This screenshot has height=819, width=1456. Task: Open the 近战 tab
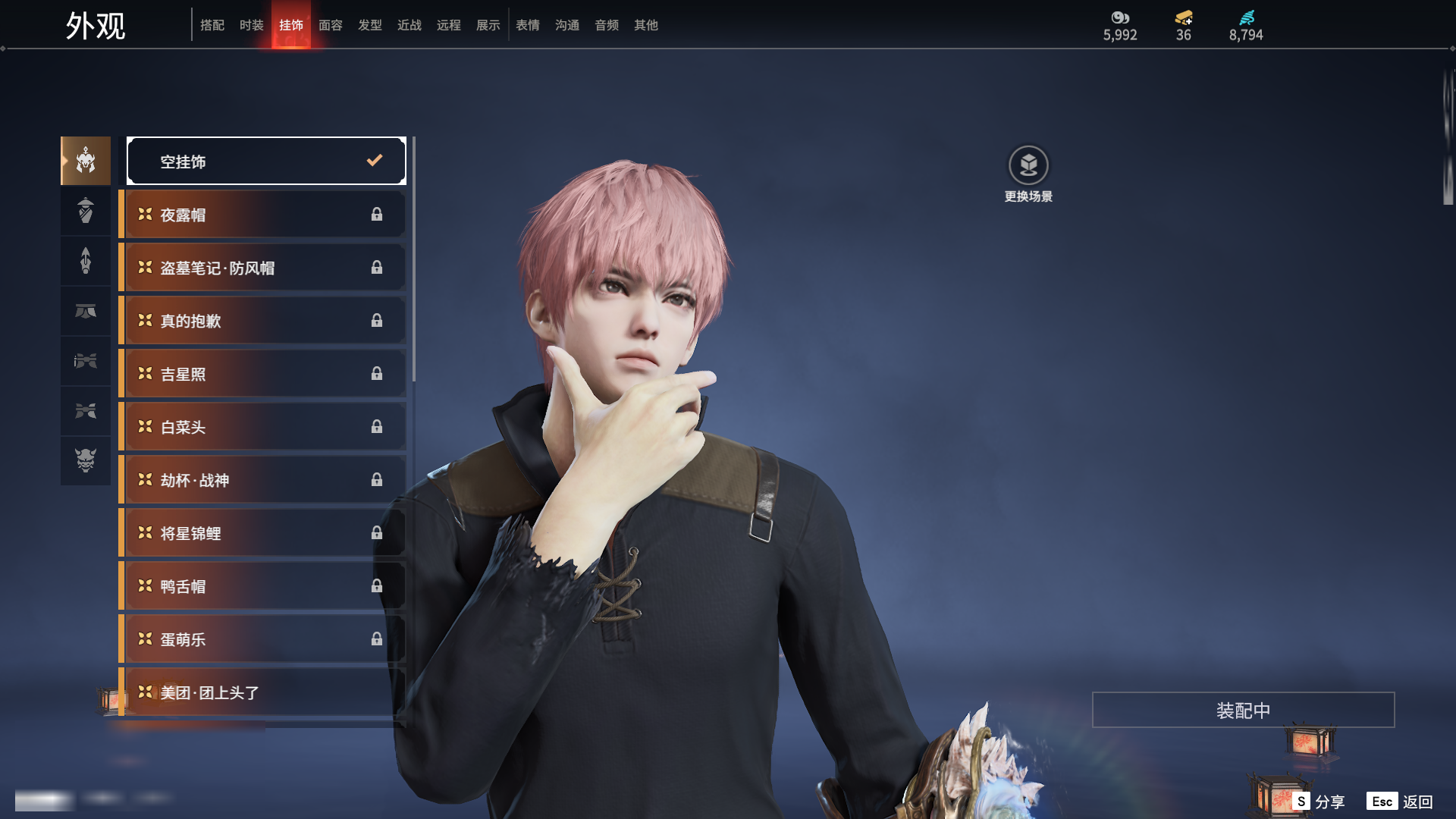coord(409,25)
